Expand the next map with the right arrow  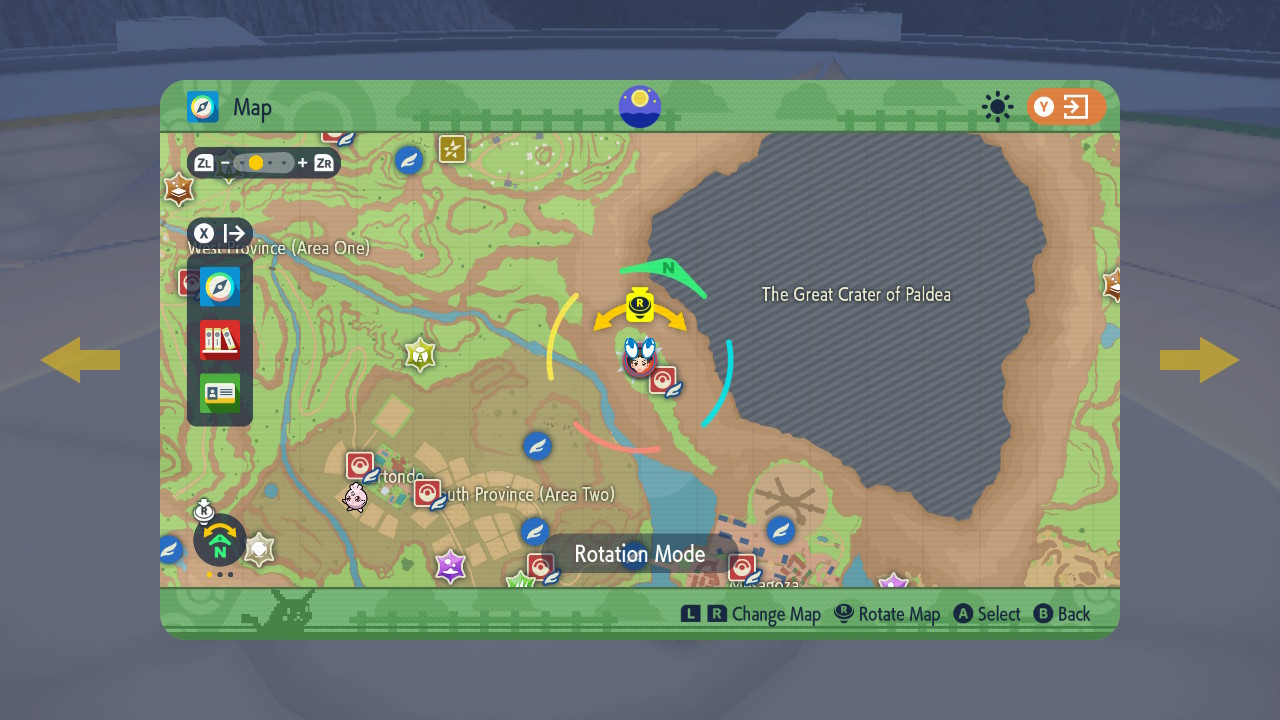coord(1199,359)
